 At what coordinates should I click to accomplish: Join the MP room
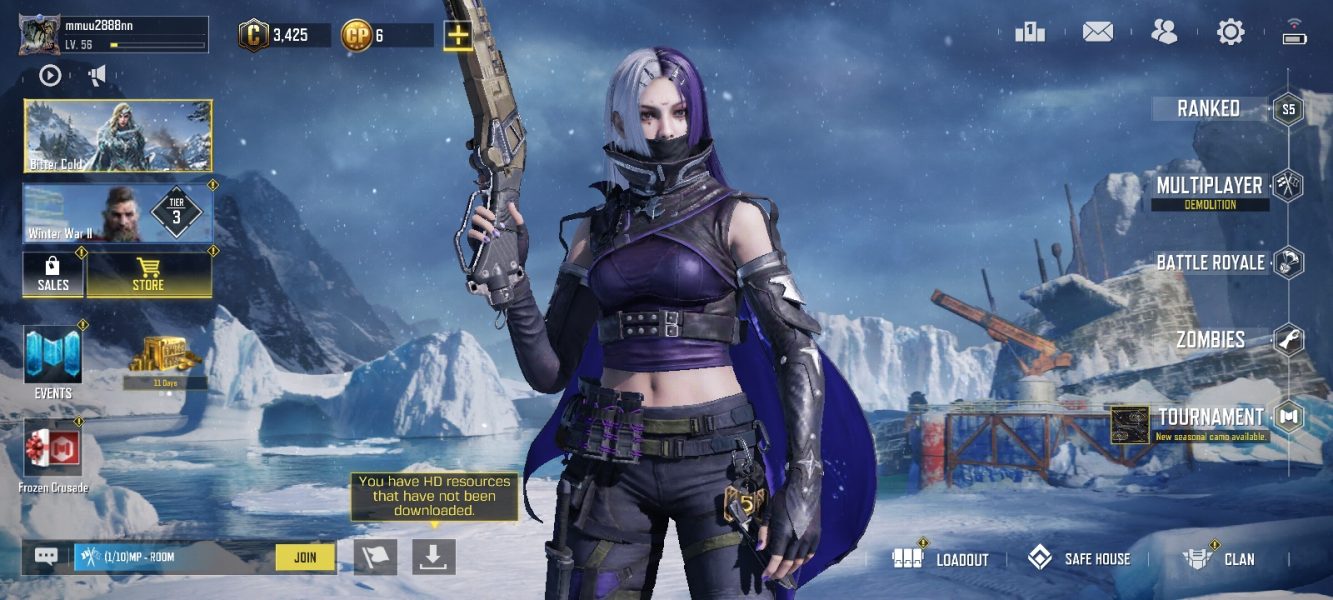pos(305,557)
